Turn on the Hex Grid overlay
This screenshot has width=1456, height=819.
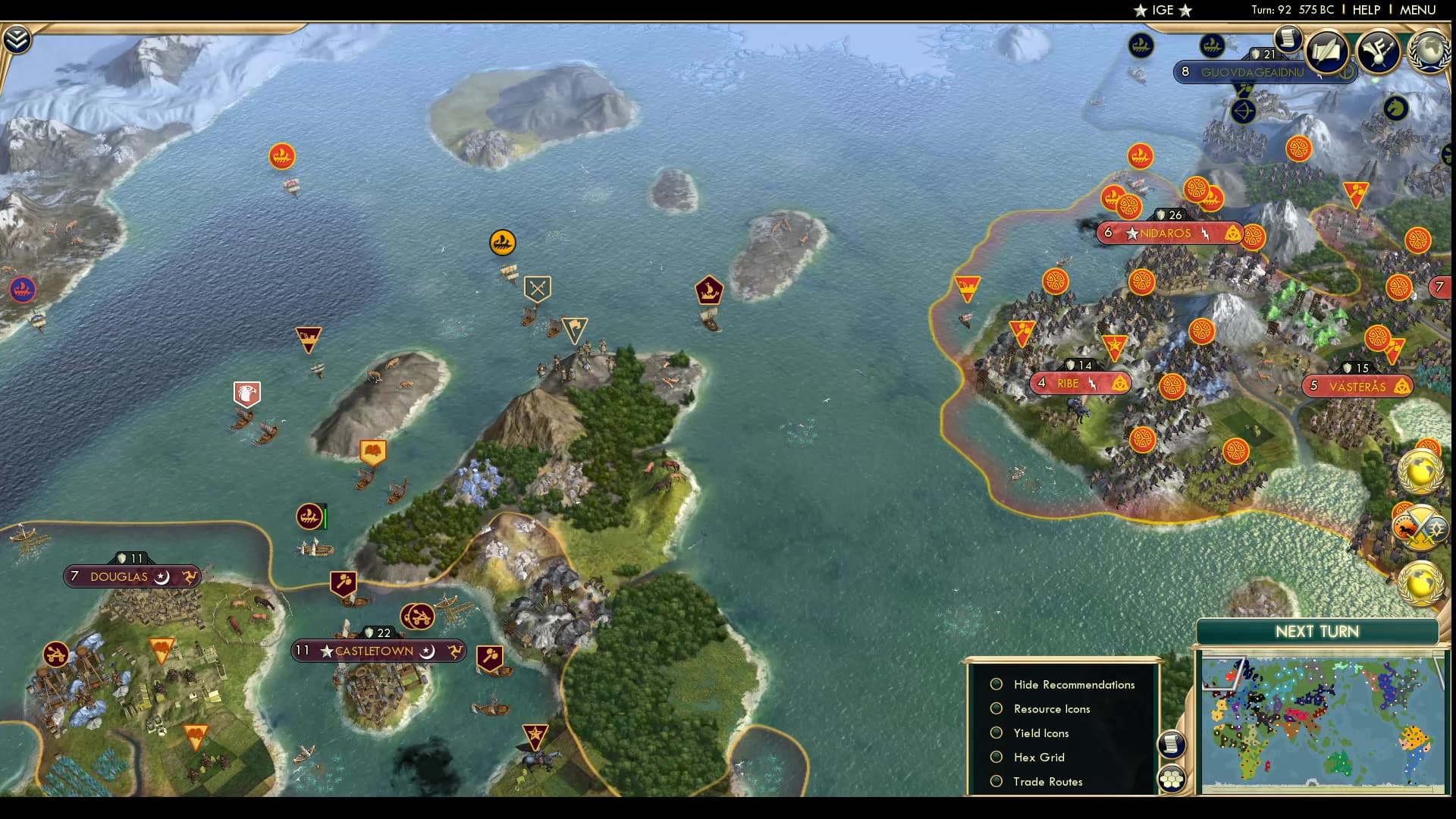pyautogui.click(x=996, y=757)
